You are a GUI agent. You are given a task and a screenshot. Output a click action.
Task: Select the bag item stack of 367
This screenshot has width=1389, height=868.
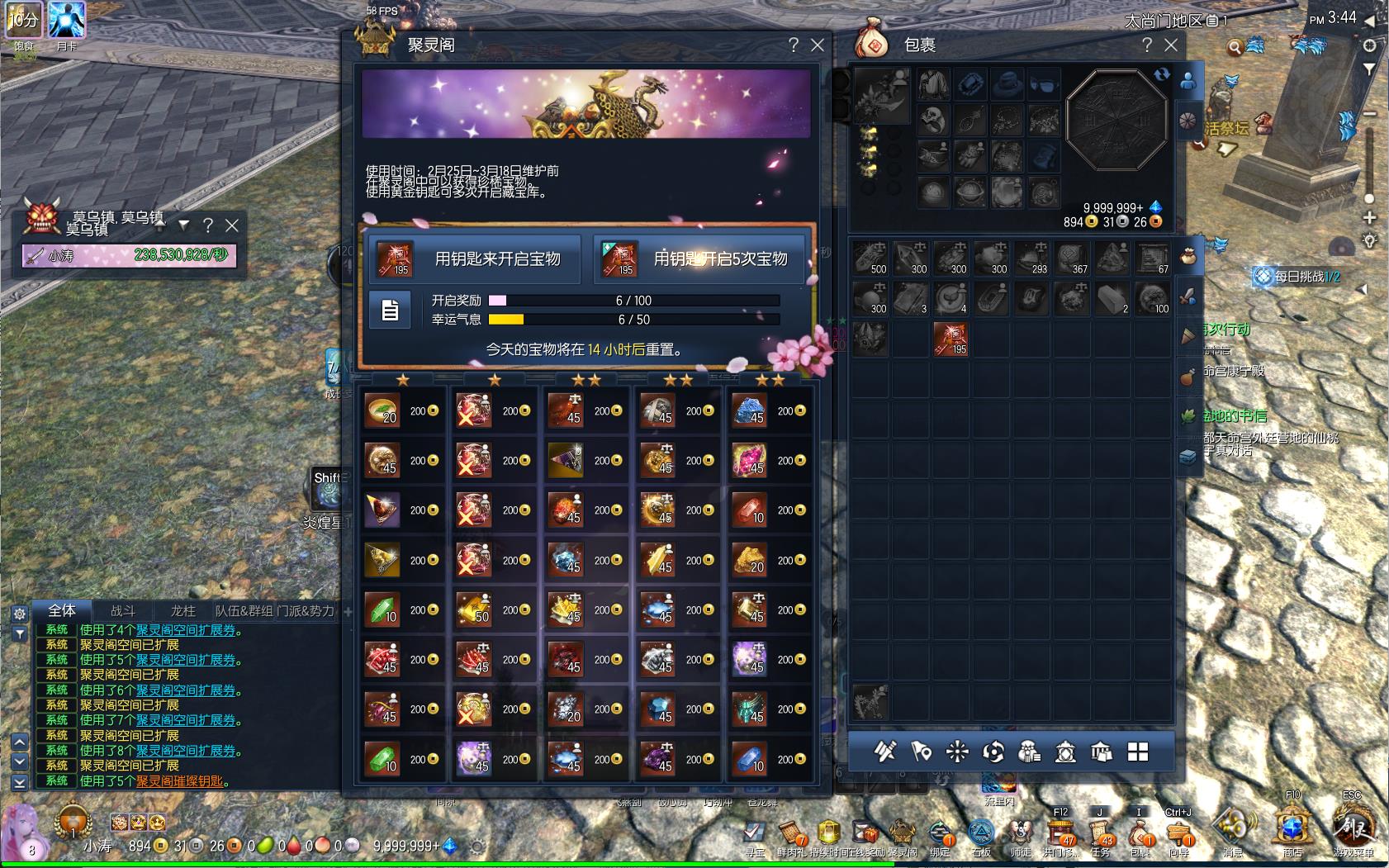[x=1071, y=258]
